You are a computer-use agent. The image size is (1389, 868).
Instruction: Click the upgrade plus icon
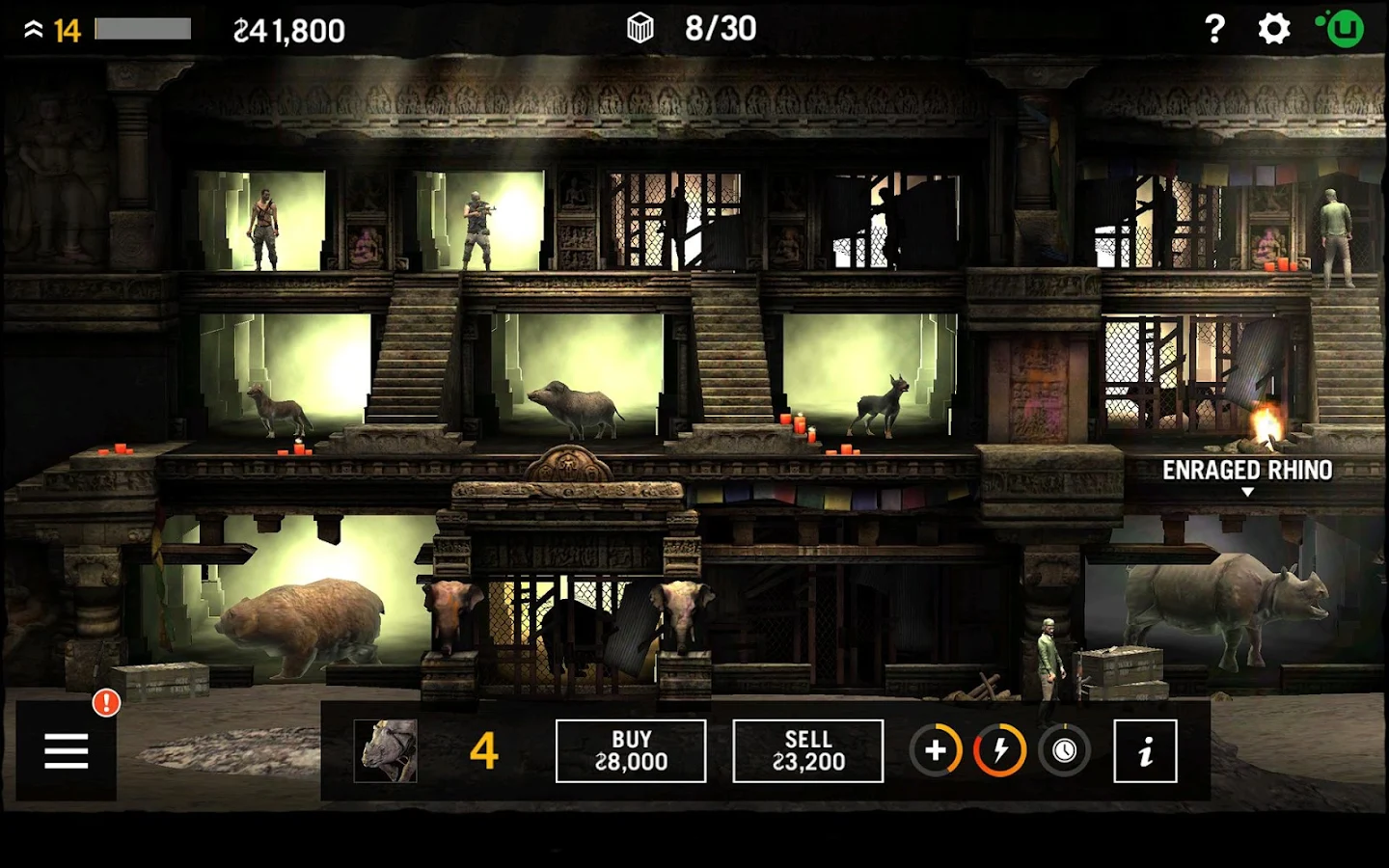pos(934,750)
